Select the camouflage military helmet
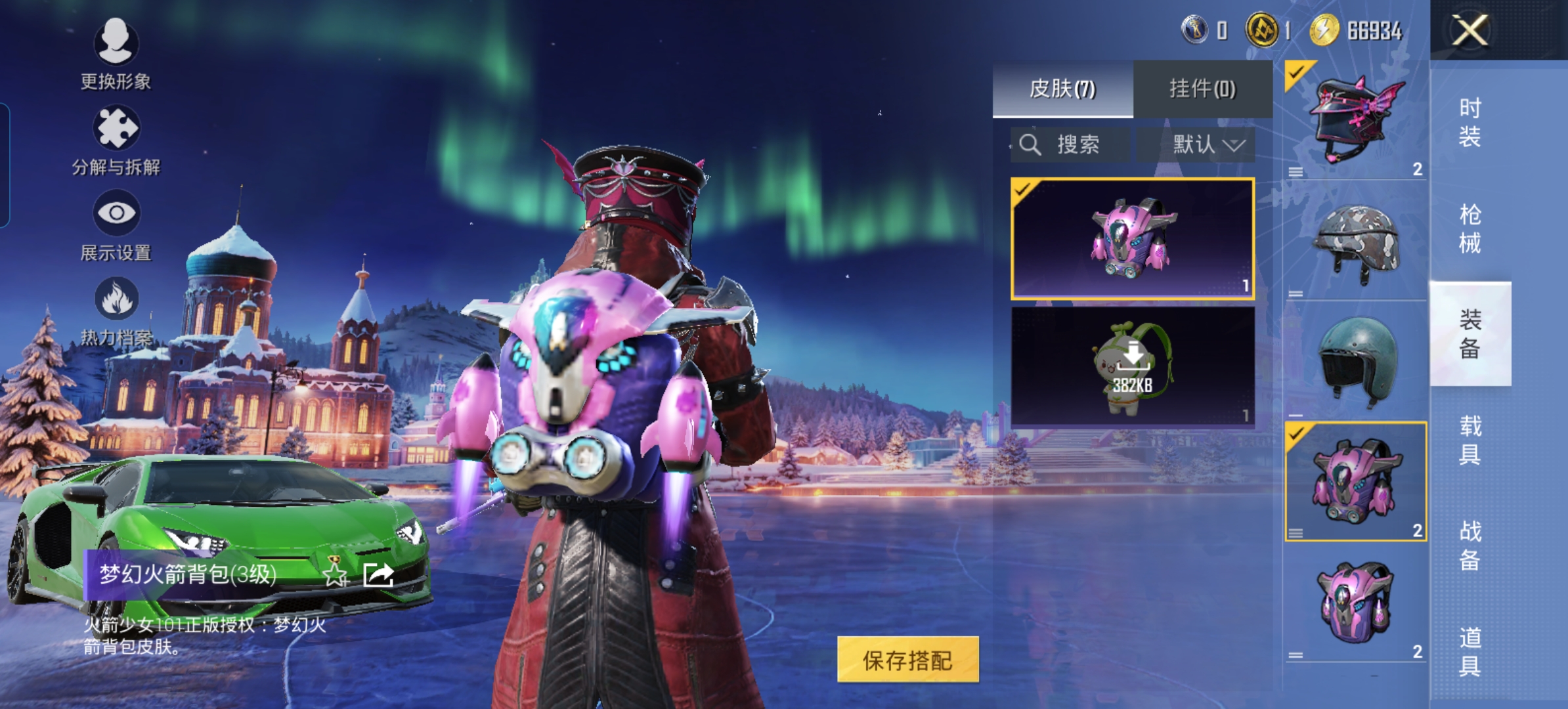Viewport: 1568px width, 709px height. pos(1355,243)
